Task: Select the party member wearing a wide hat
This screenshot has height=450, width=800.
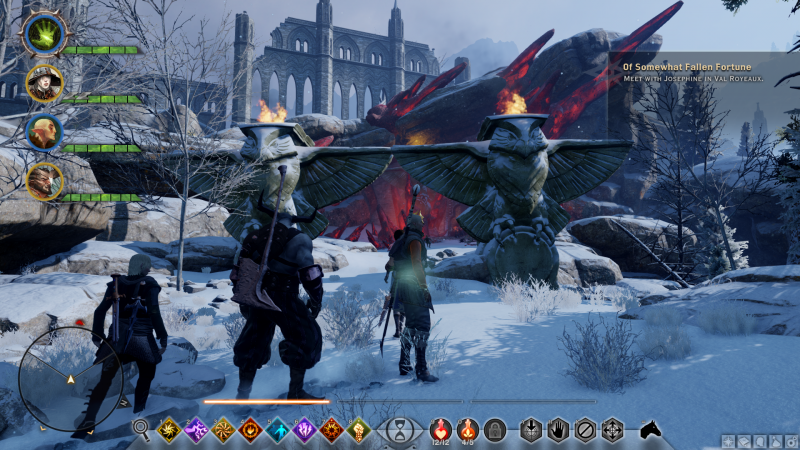Action: 44,84
